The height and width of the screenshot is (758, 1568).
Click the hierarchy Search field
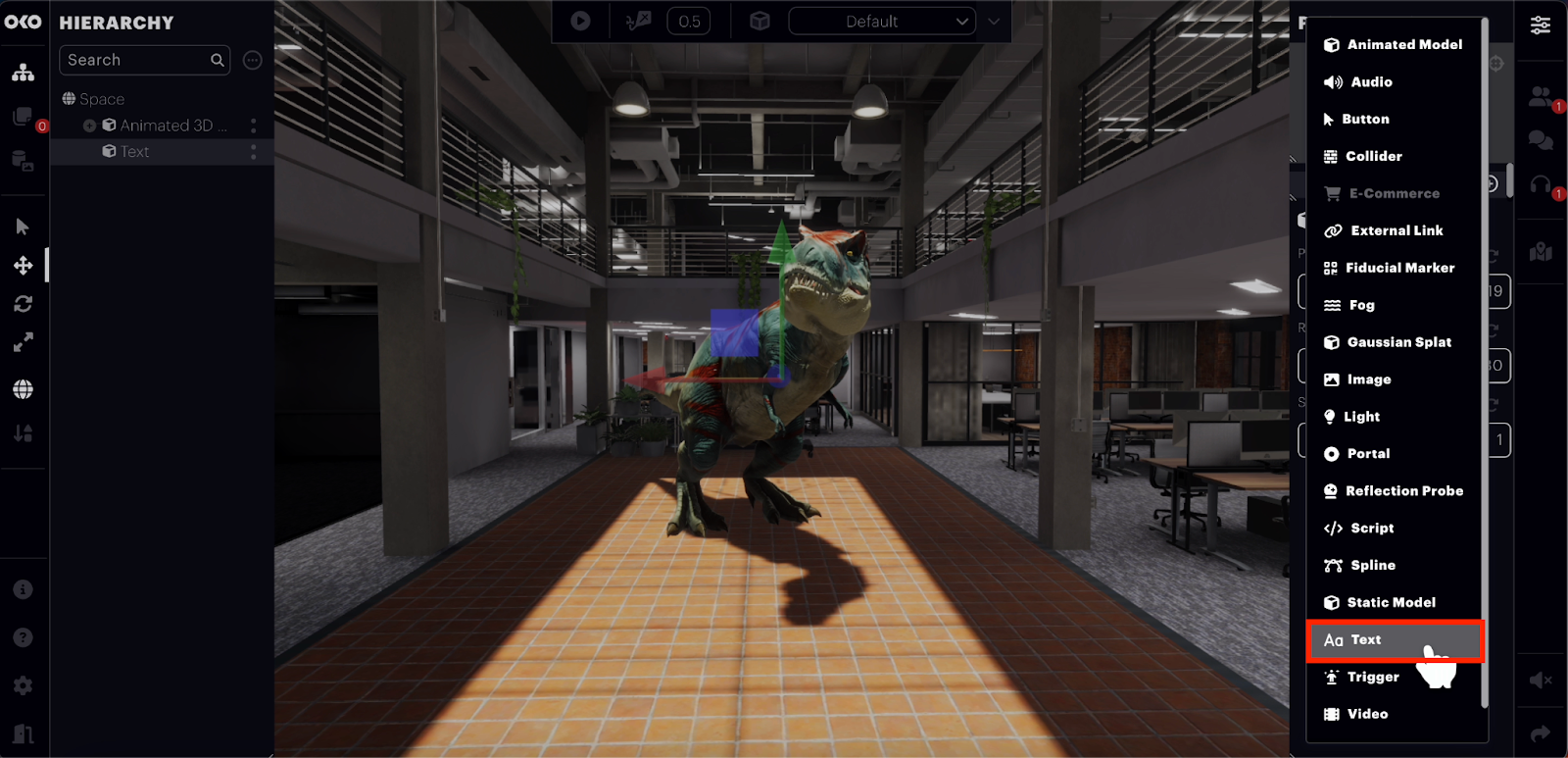coord(137,60)
